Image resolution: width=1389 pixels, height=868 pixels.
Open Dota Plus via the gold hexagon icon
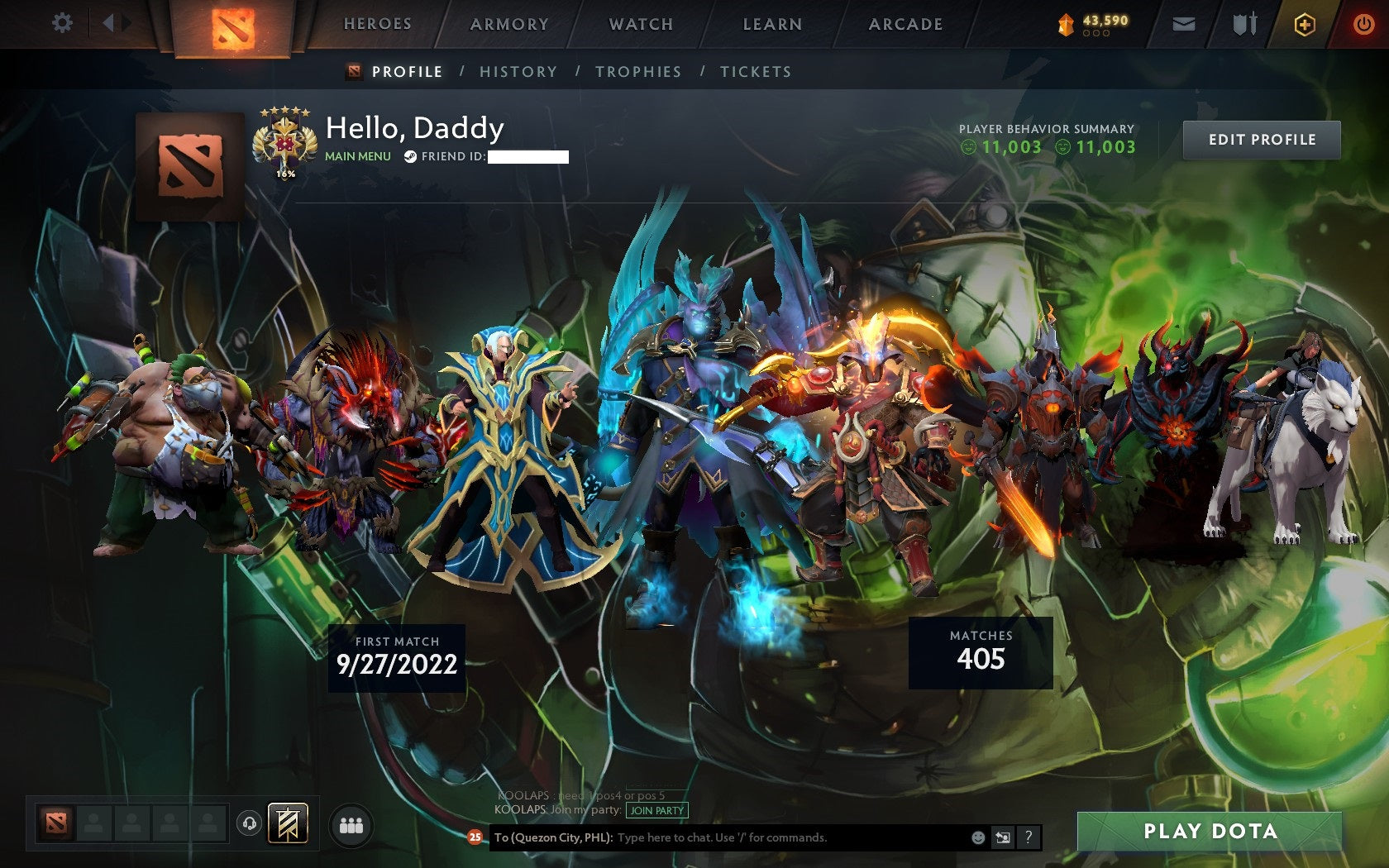click(x=1304, y=24)
